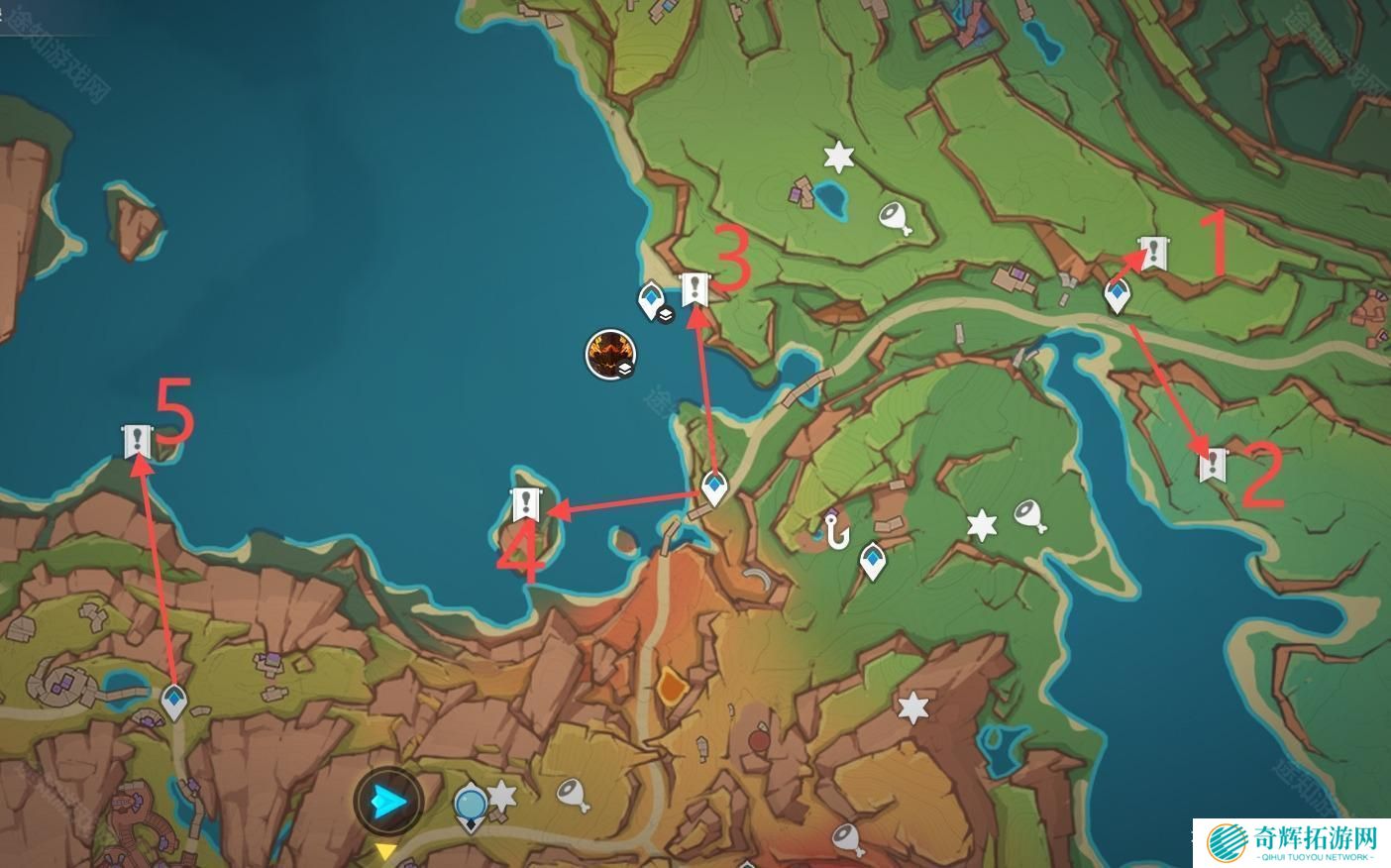
Task: Click the fishing hook map marker
Action: coord(838,532)
